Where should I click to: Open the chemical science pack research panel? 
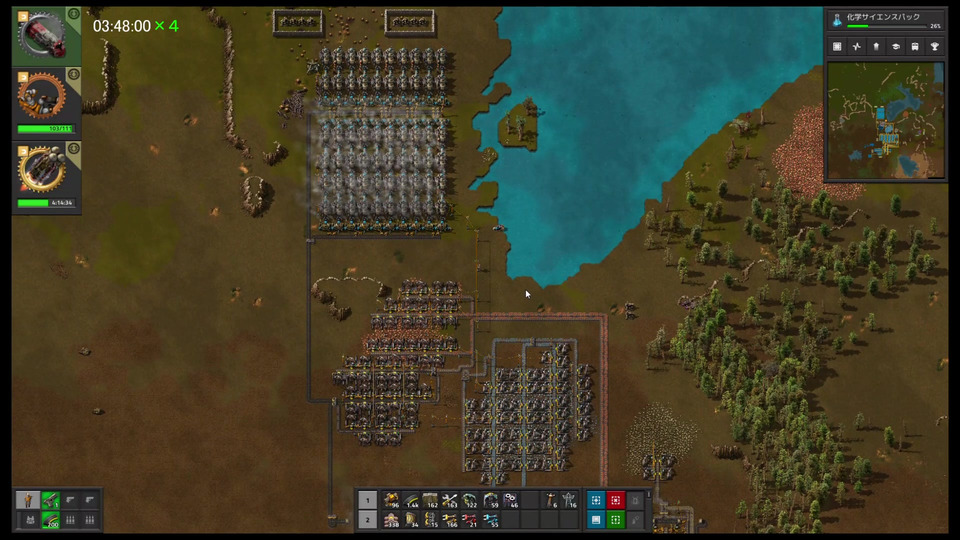(x=886, y=20)
